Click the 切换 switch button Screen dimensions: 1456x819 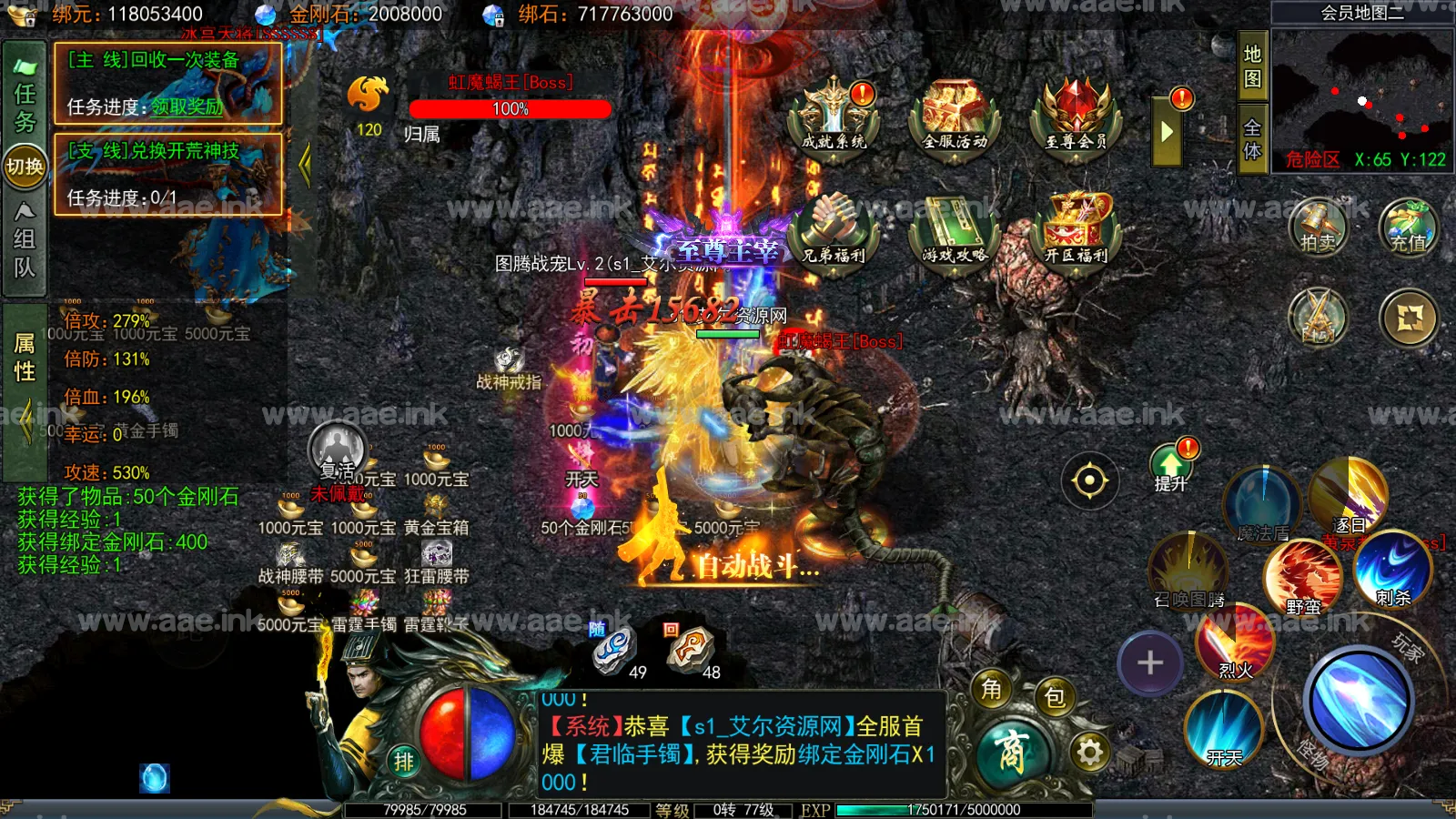25,167
